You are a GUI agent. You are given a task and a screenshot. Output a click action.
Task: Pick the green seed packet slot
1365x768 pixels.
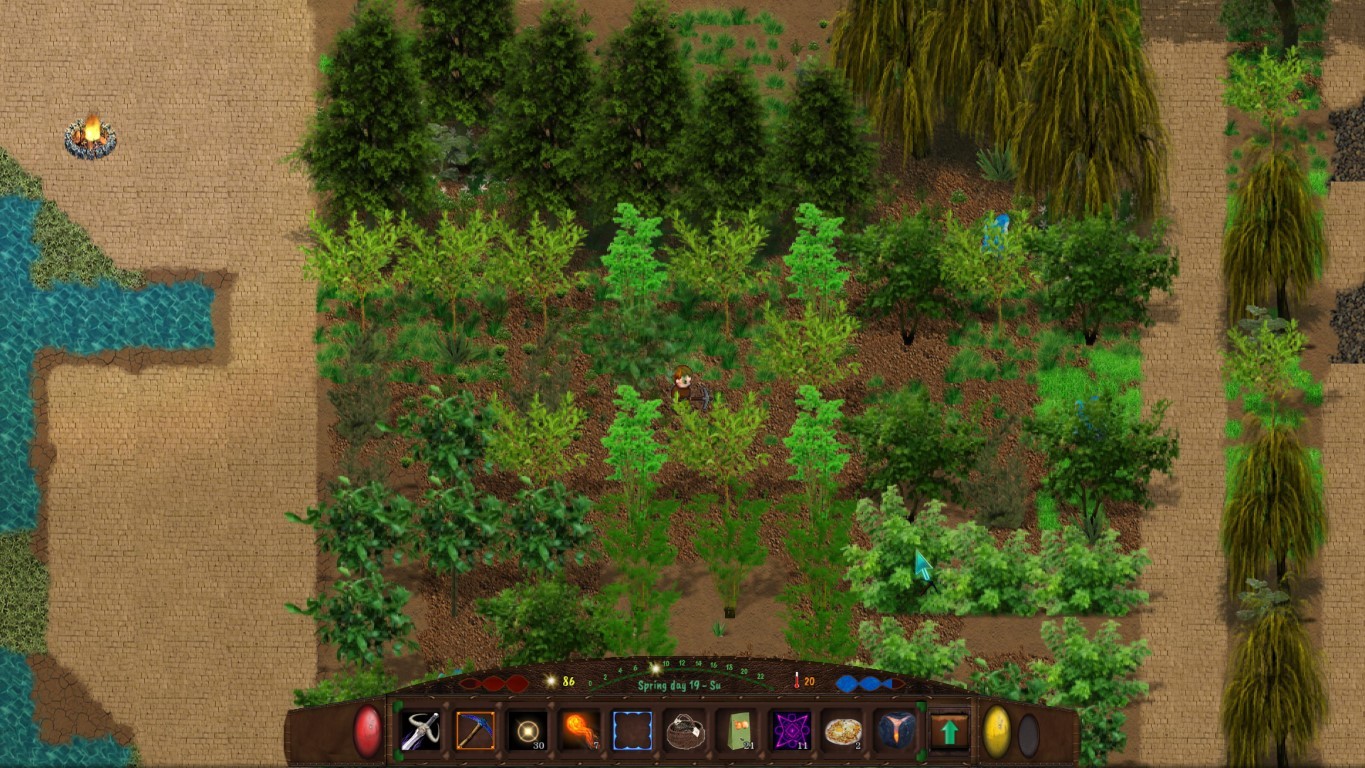coord(738,730)
